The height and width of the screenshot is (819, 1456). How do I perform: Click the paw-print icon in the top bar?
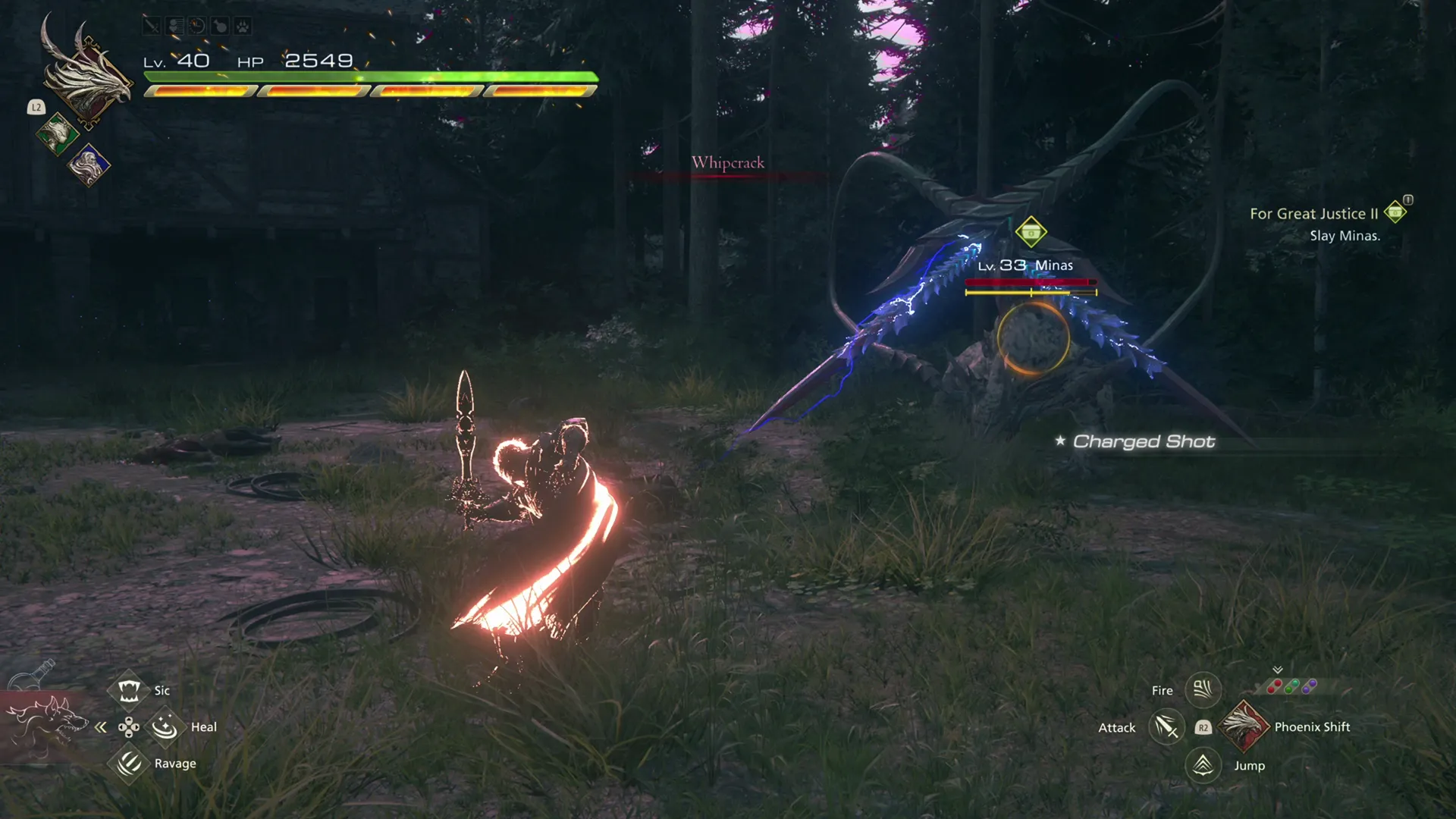tap(243, 27)
